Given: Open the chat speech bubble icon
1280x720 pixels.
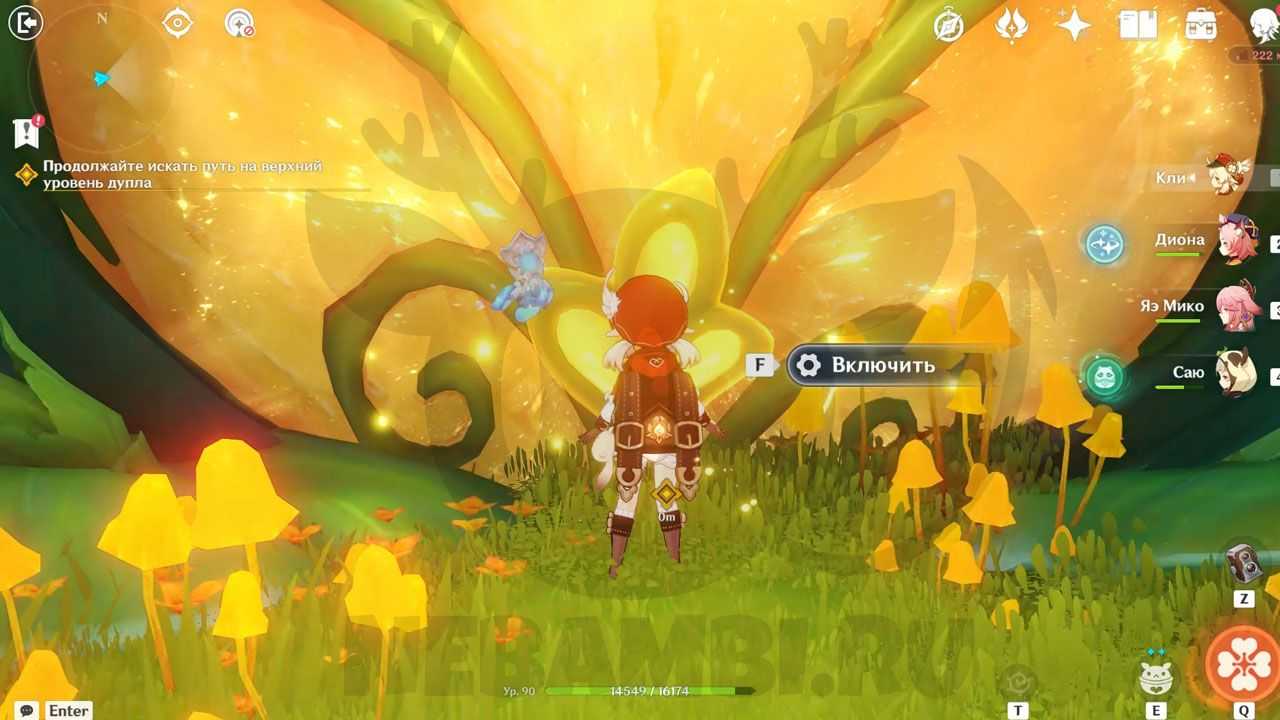Looking at the screenshot, I should click(x=27, y=710).
